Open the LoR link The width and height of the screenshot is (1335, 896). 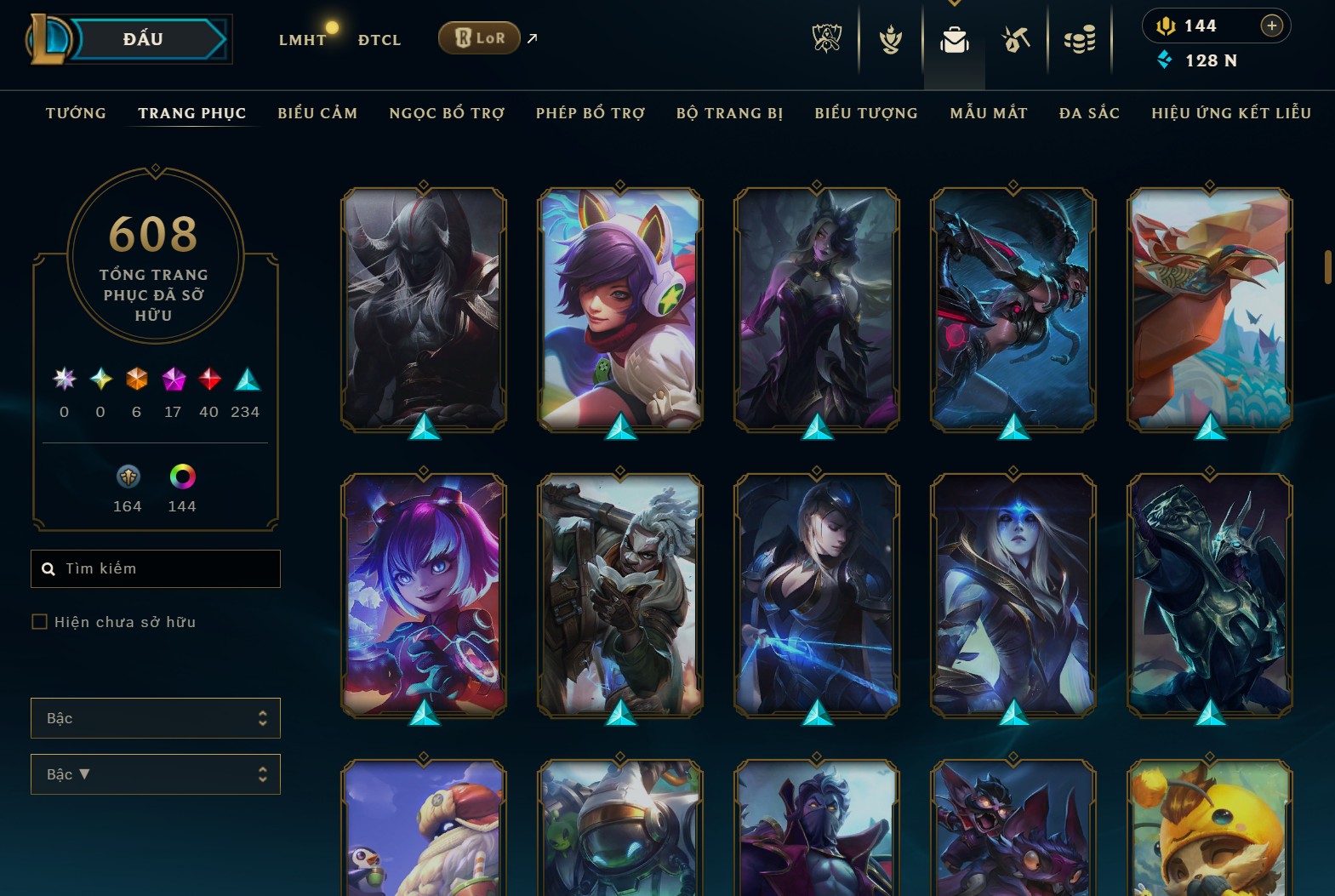[x=479, y=37]
